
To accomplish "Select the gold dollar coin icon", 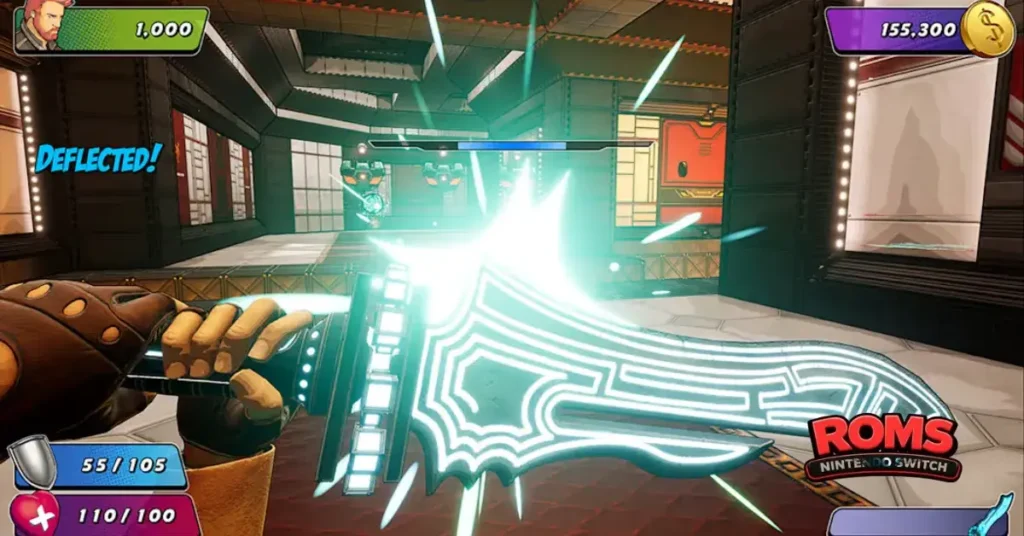I will coord(986,29).
